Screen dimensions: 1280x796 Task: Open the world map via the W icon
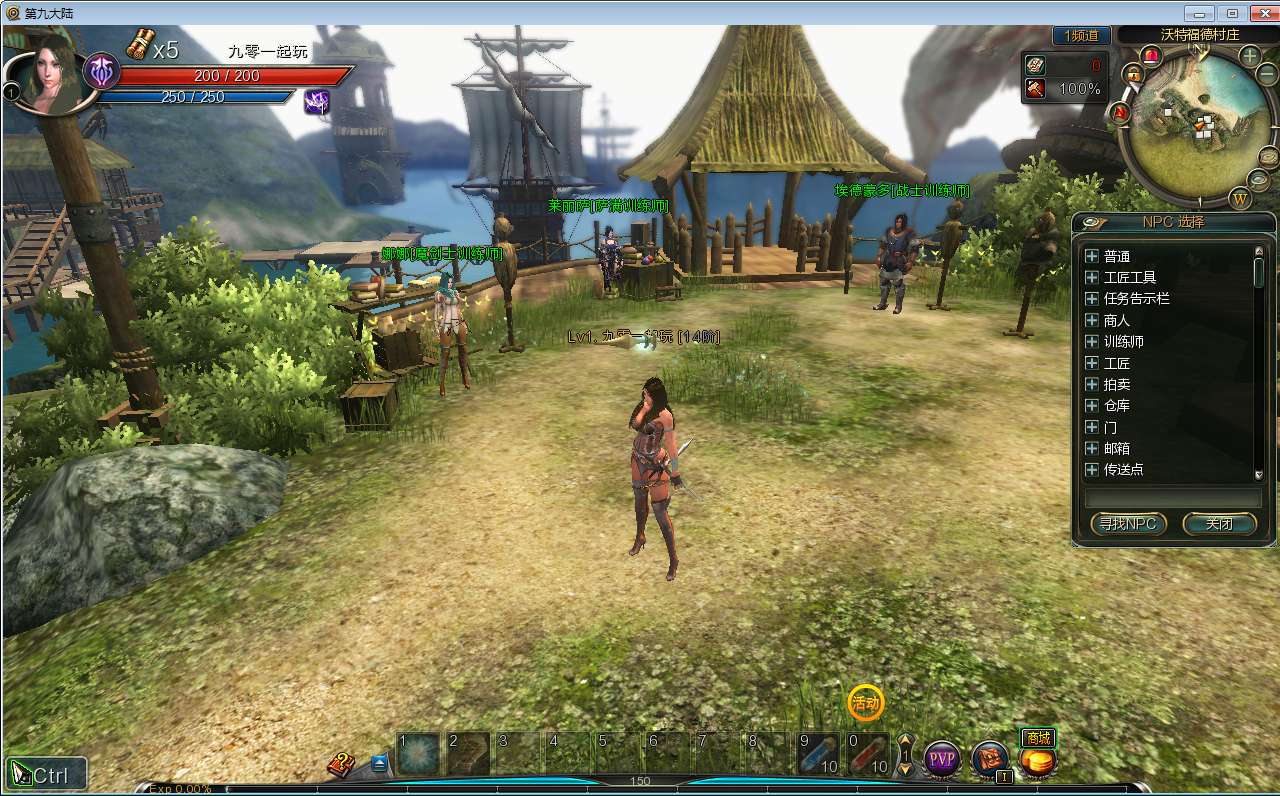tap(1240, 198)
